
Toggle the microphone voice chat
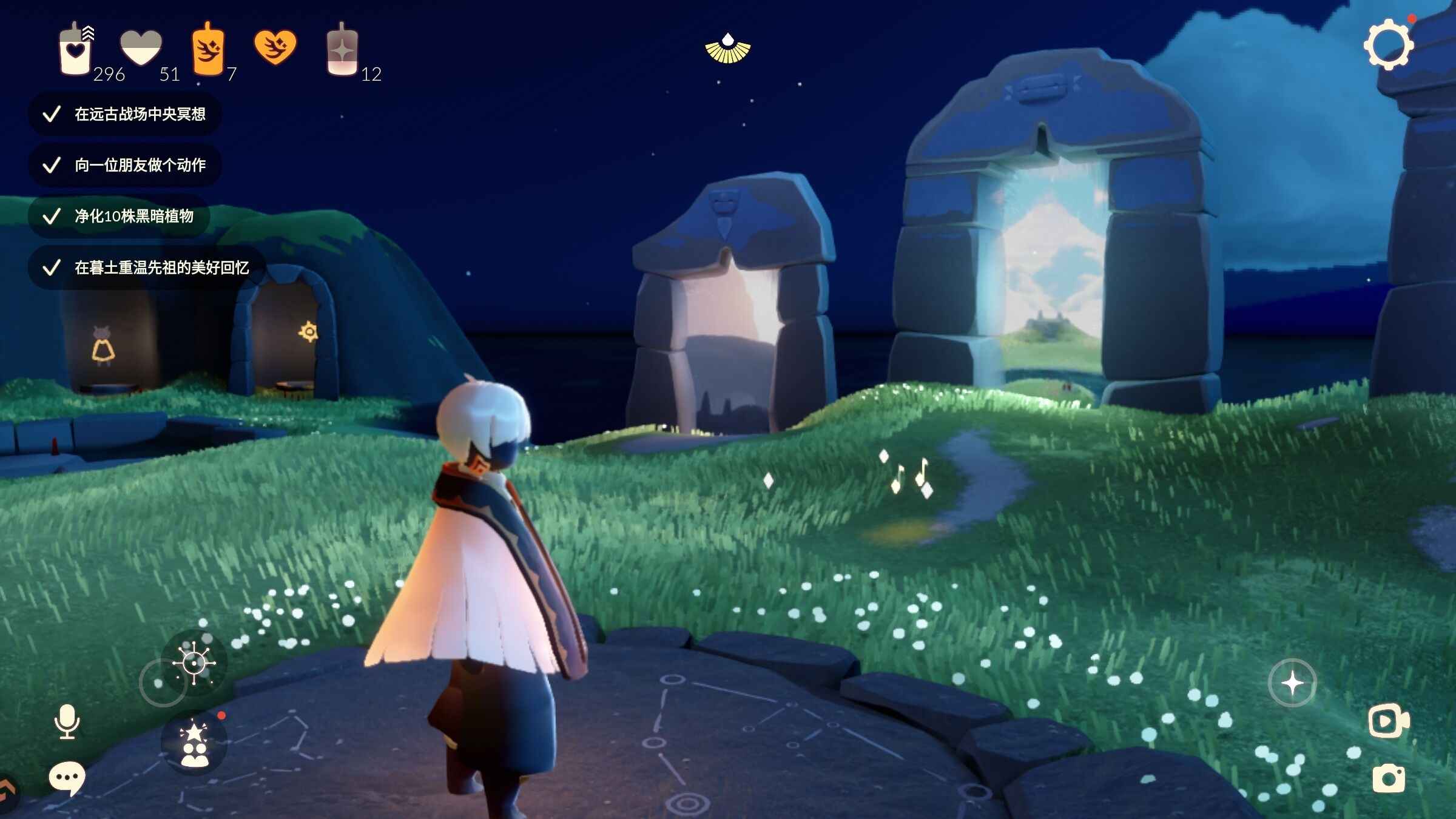click(67, 721)
